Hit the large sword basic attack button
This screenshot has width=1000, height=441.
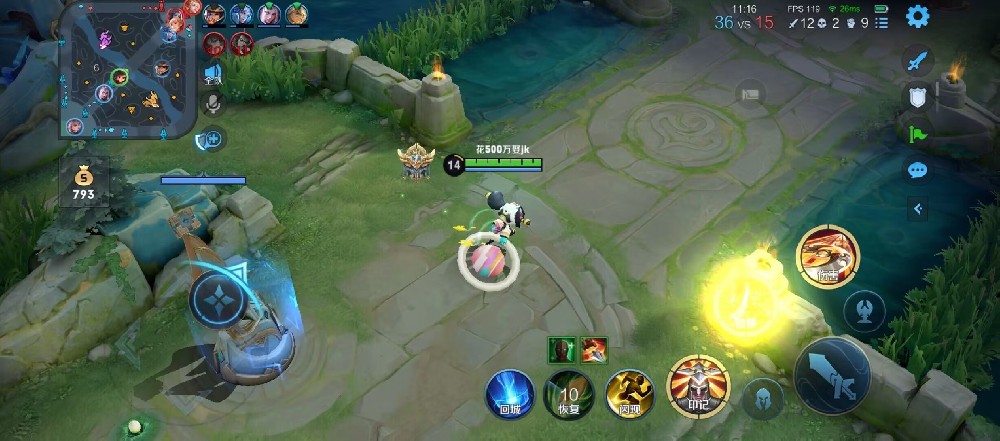832,375
